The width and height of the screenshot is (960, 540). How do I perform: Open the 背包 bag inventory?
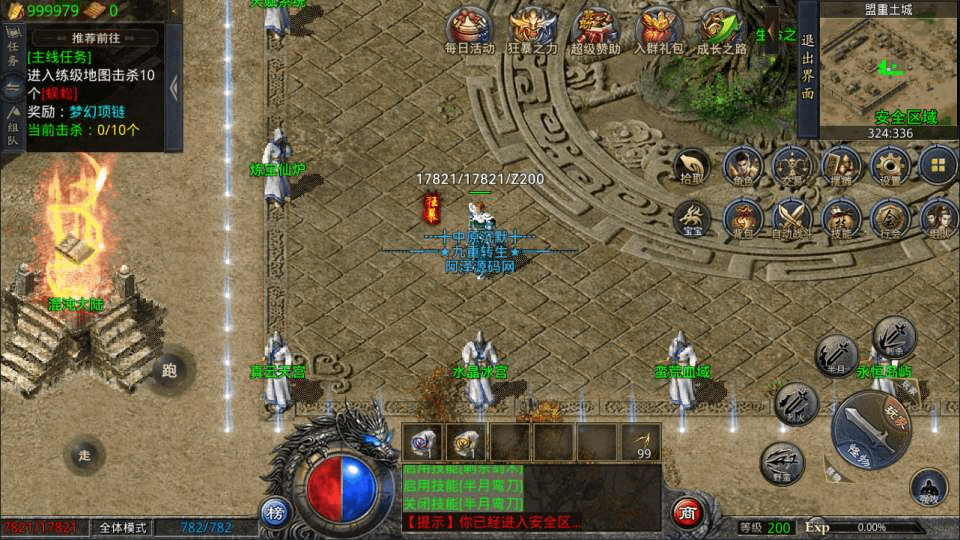click(x=743, y=217)
